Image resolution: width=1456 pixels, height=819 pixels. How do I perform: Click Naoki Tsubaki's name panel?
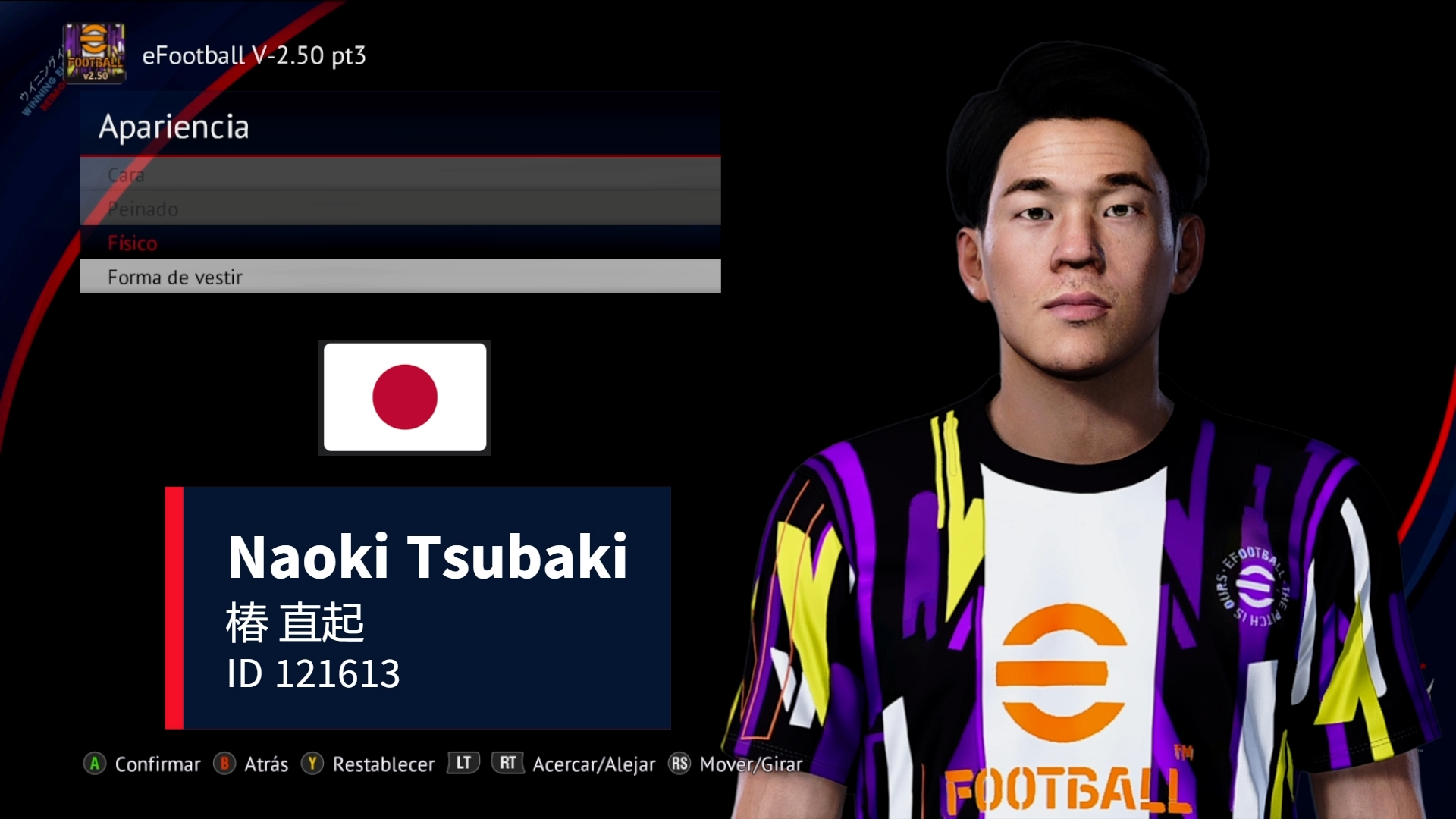pyautogui.click(x=428, y=556)
